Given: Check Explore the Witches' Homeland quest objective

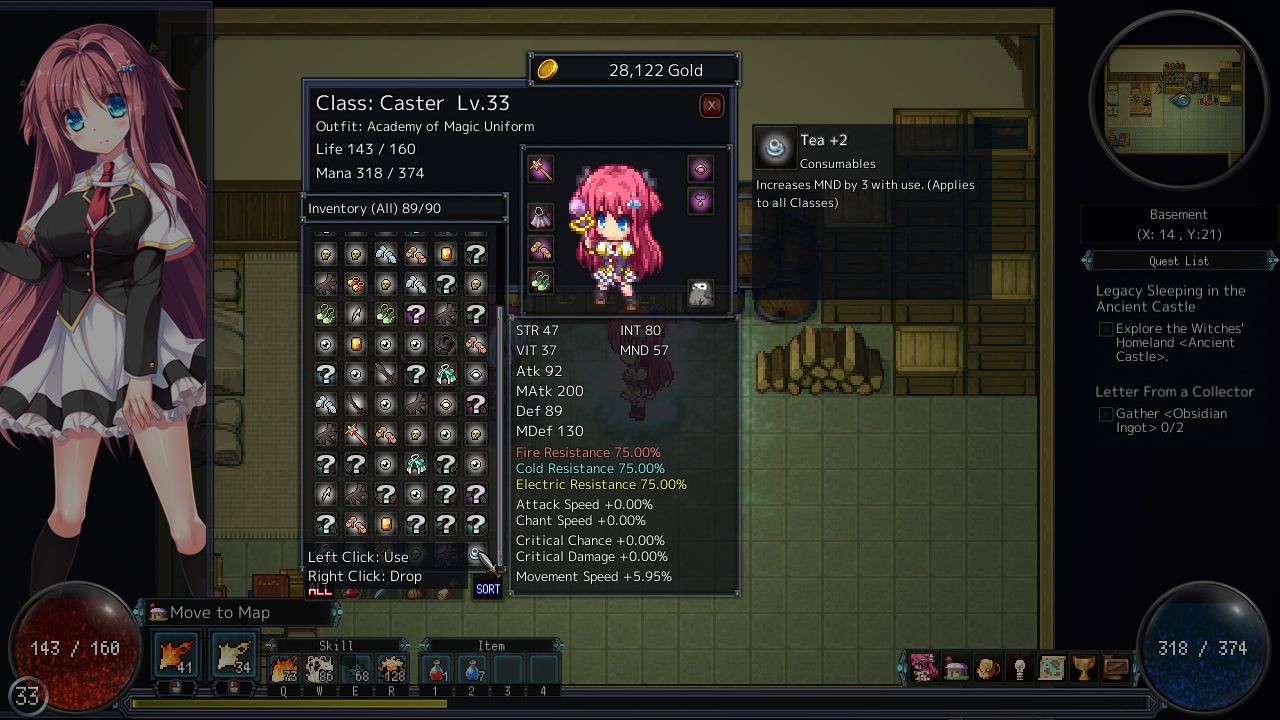Looking at the screenshot, I should coord(1106,327).
